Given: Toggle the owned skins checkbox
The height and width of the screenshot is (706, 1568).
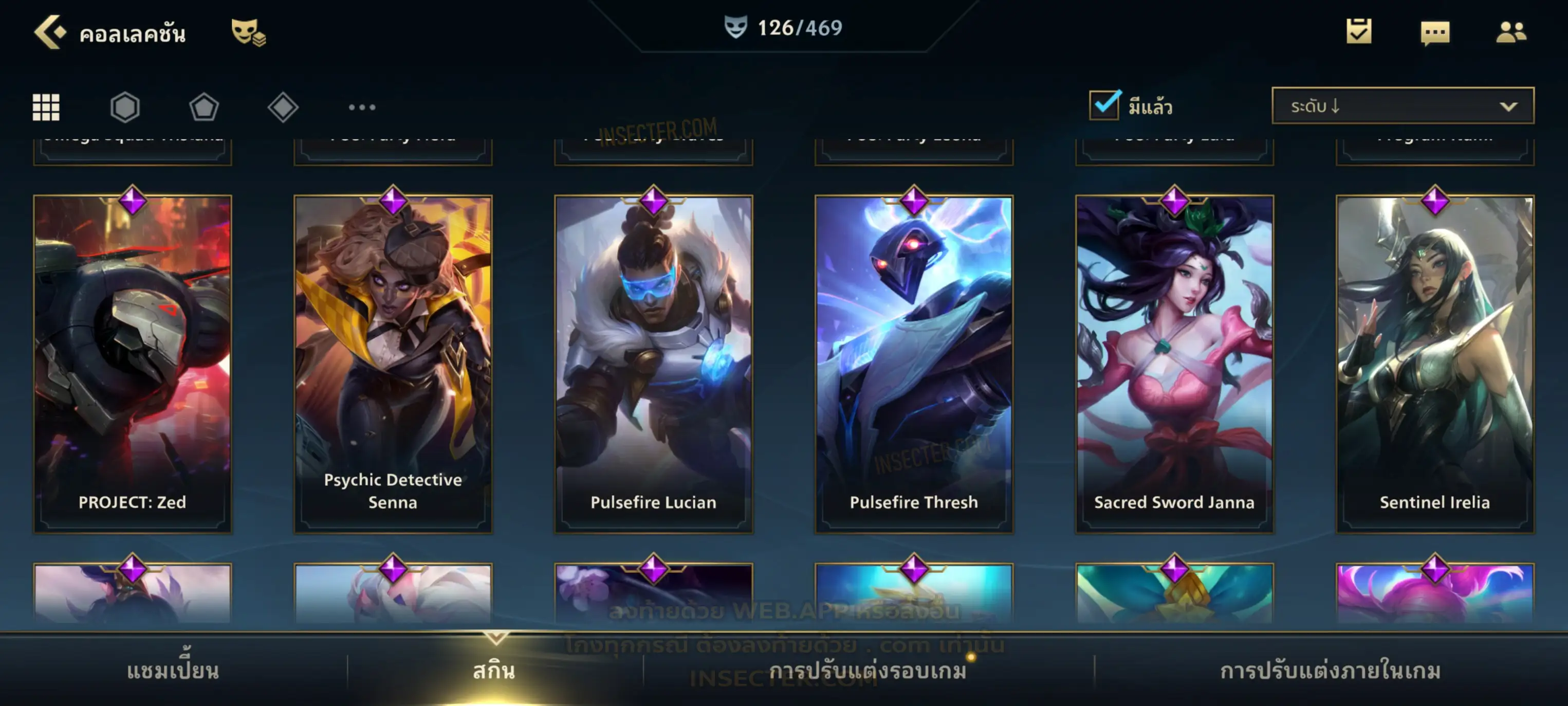Looking at the screenshot, I should coord(1104,105).
